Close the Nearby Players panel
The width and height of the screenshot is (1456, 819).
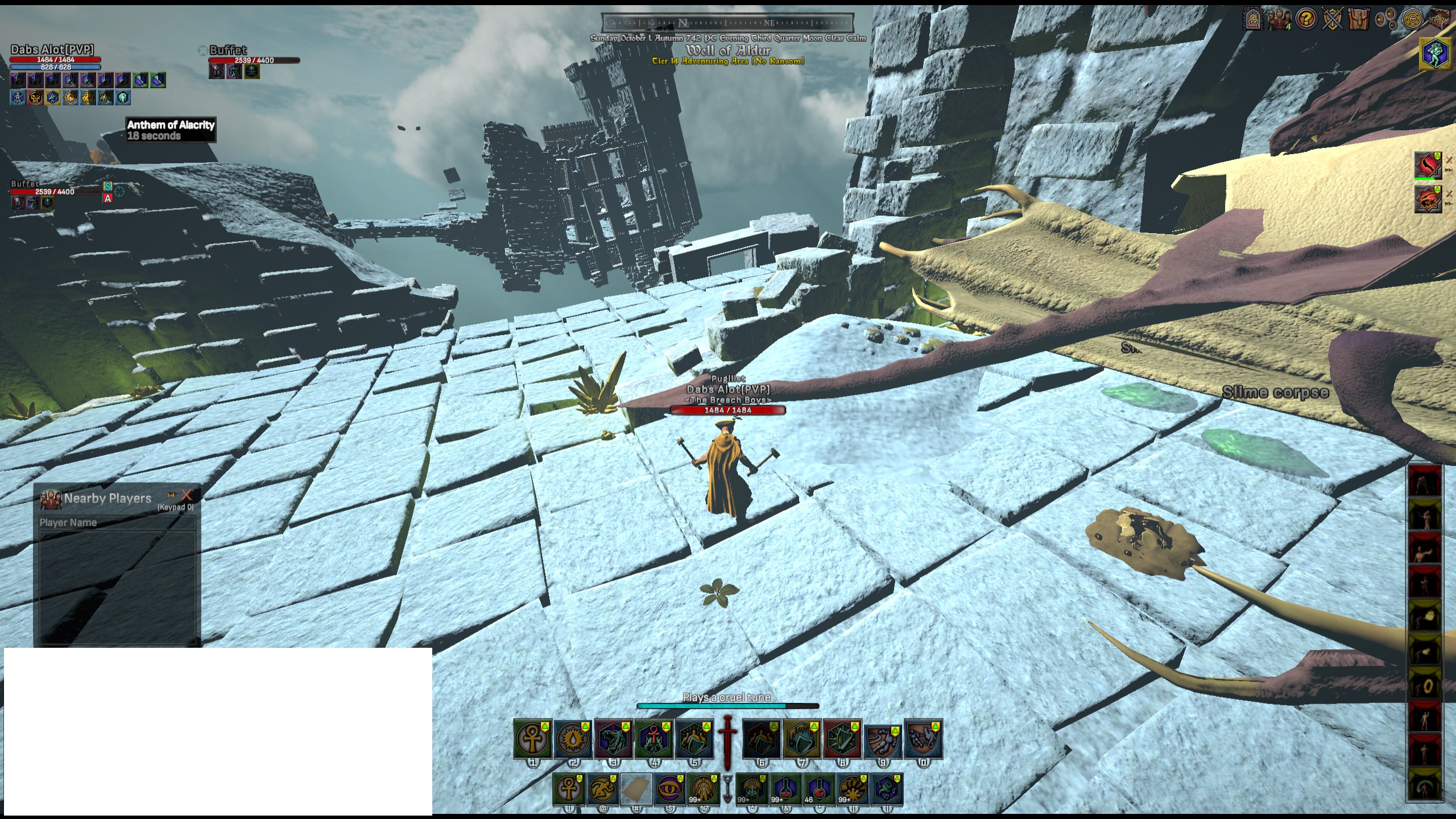point(187,495)
